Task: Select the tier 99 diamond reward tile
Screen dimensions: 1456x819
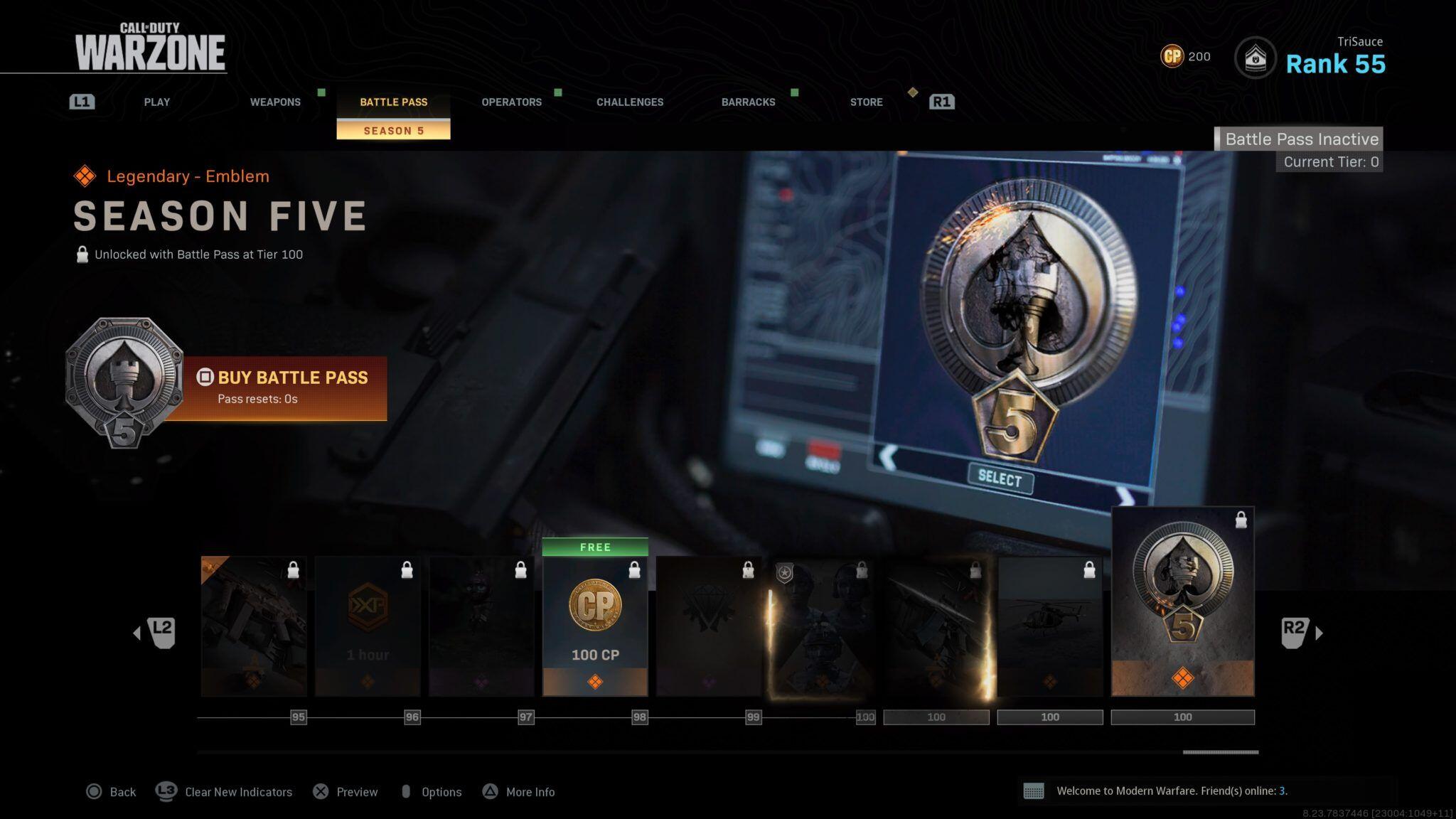Action: [x=709, y=626]
